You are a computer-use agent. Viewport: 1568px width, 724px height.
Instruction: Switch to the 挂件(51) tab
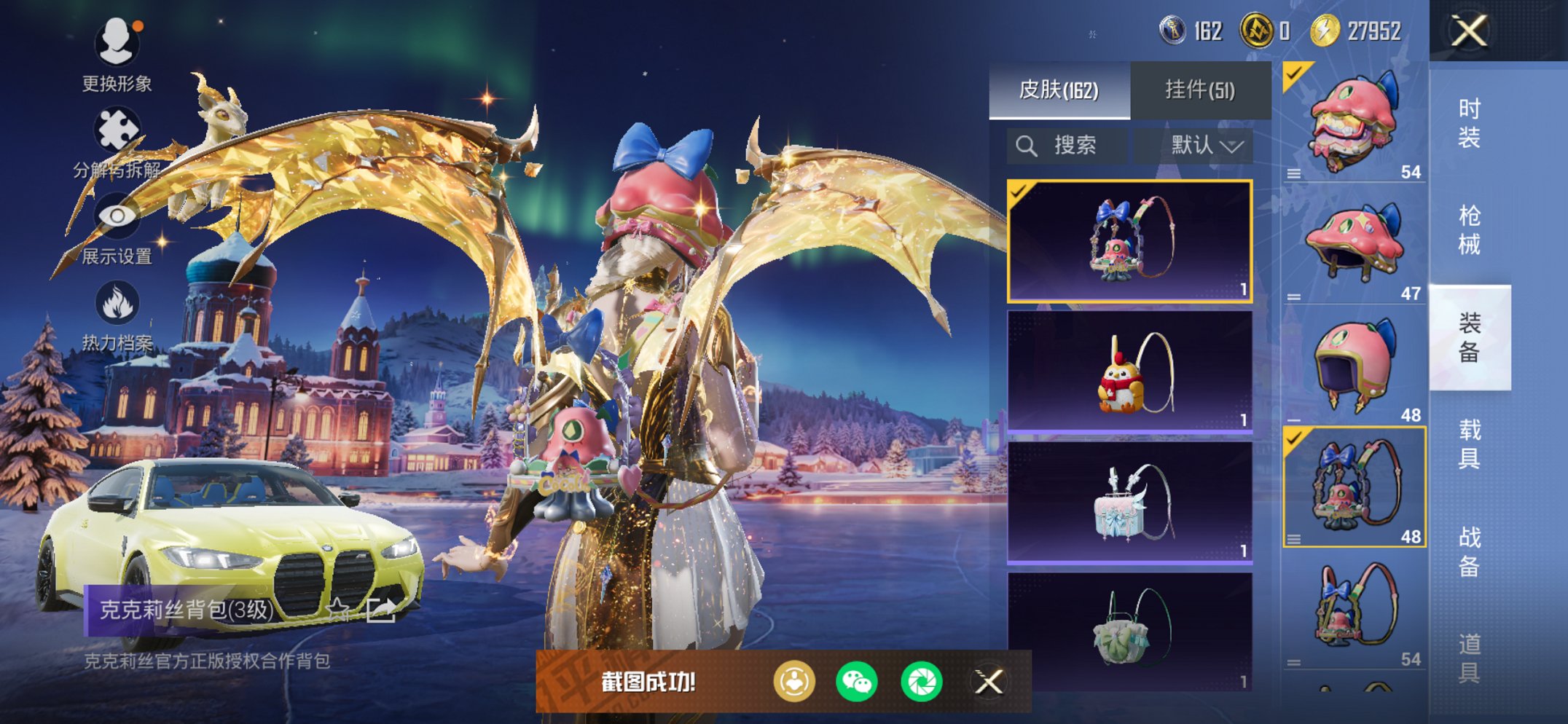click(x=1199, y=90)
